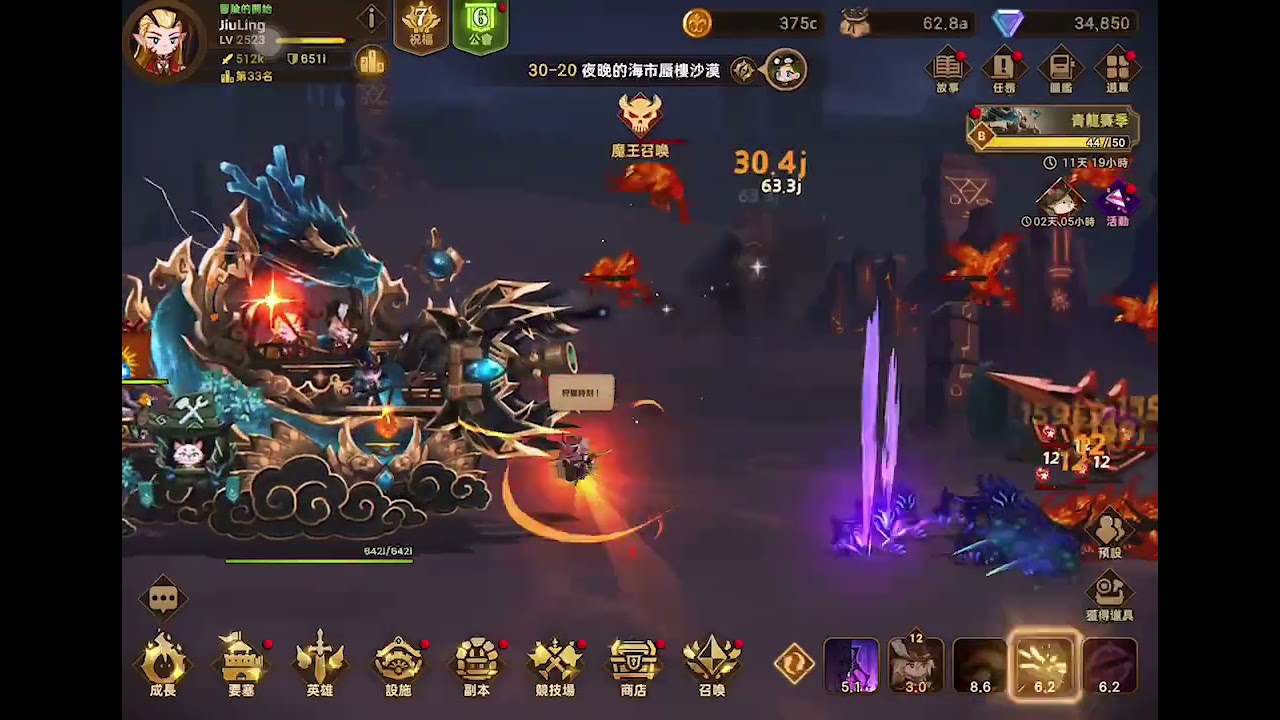Viewport: 1280px width, 720px height.
Task: Toggle the 預設 preset panel
Action: [1110, 525]
